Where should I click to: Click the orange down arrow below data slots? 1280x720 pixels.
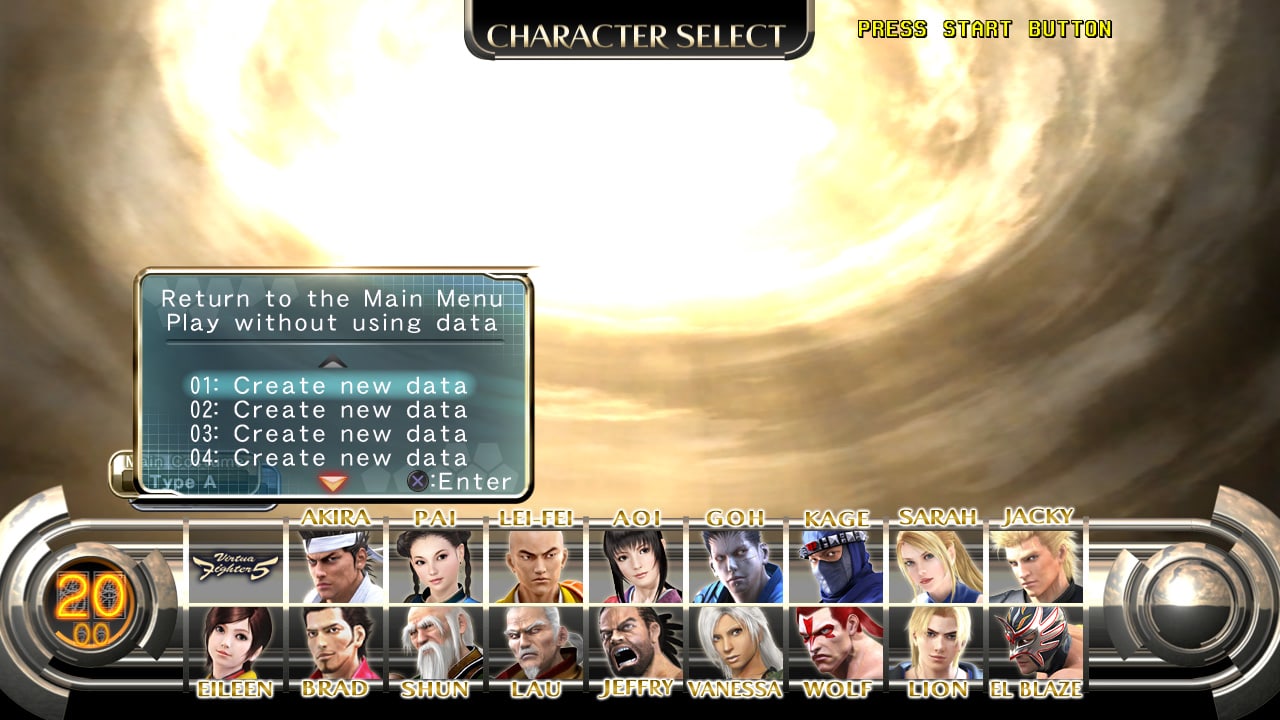(330, 482)
